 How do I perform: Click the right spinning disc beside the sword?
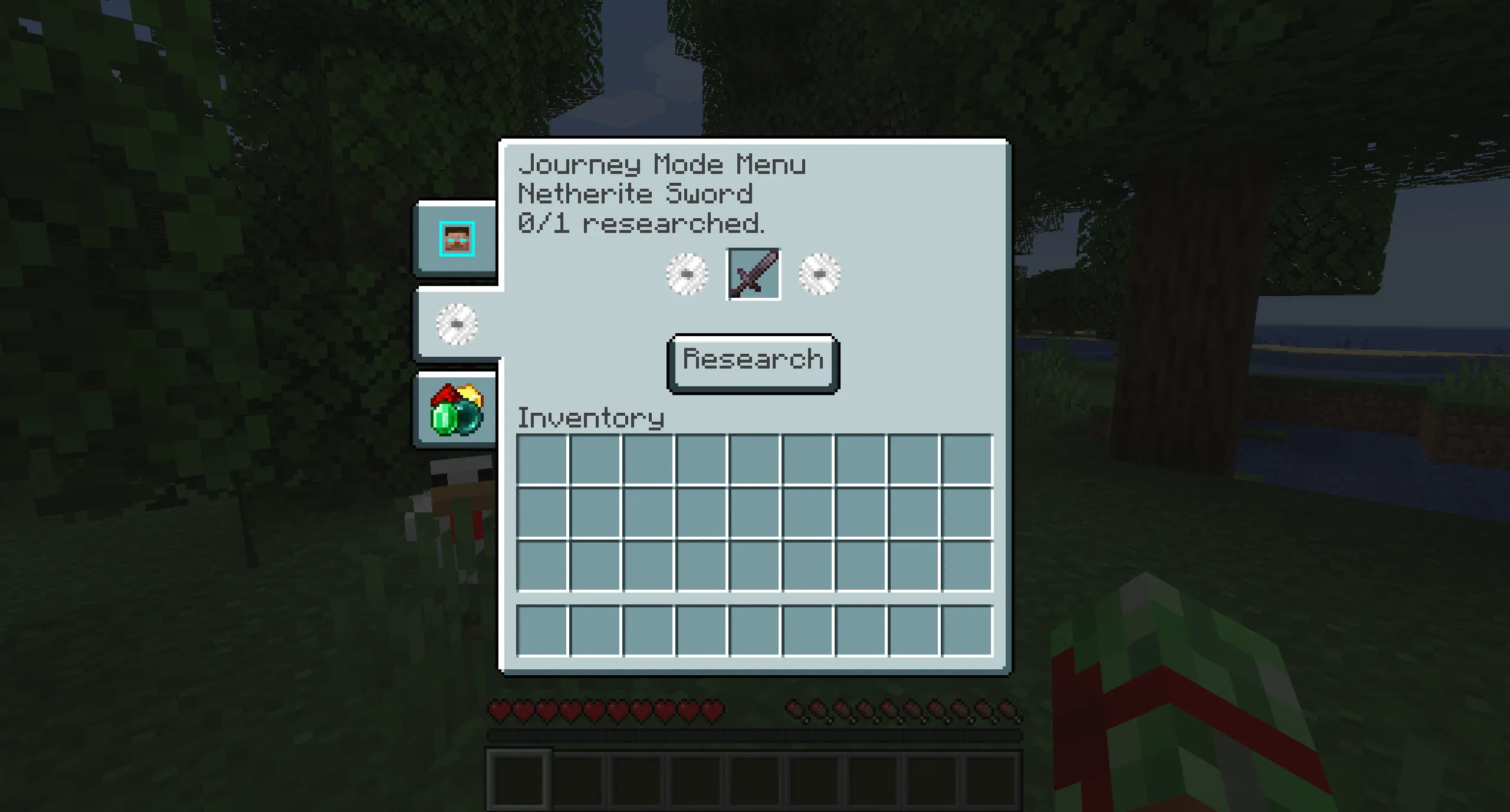click(822, 274)
